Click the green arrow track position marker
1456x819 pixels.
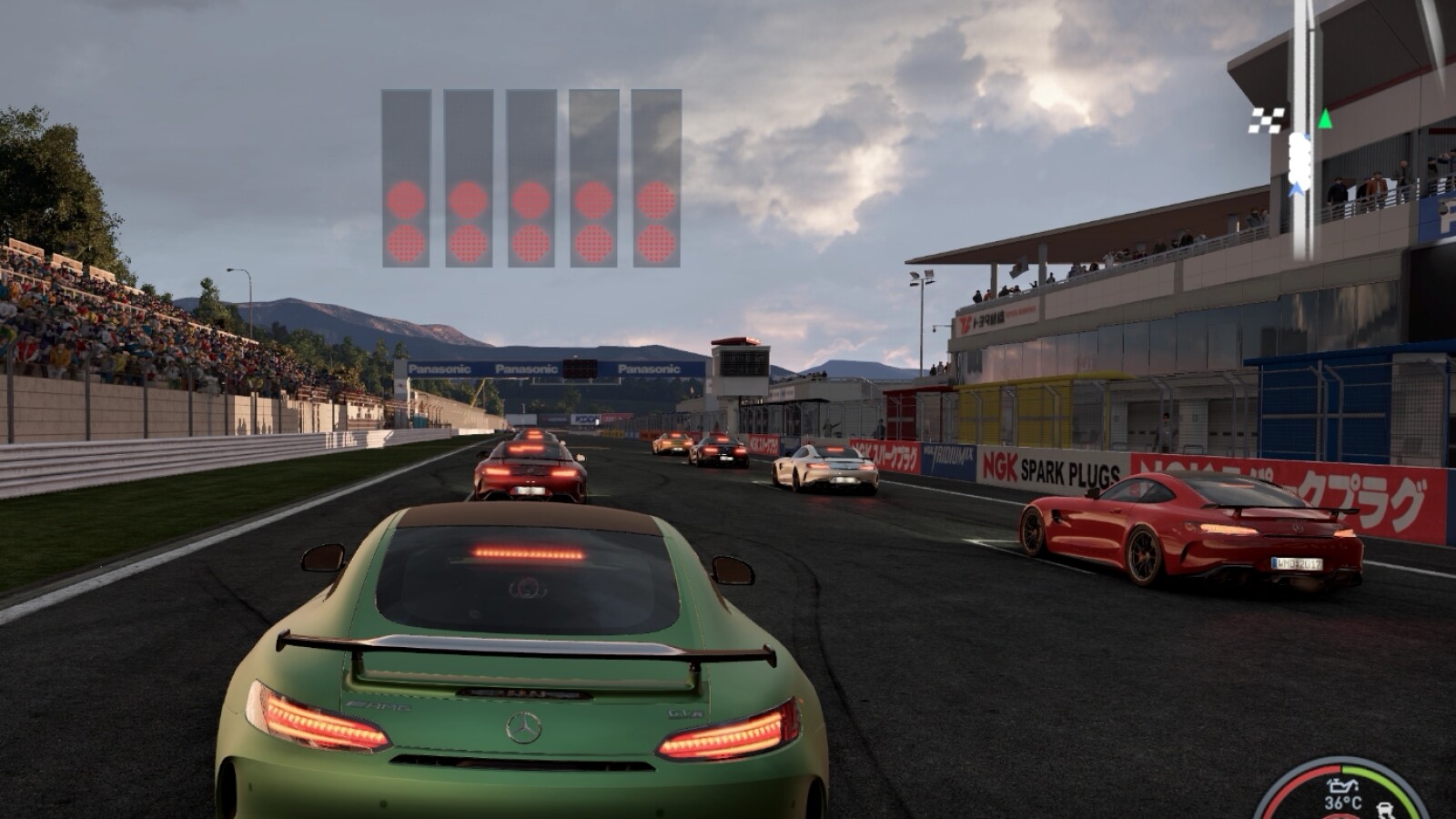(1325, 118)
